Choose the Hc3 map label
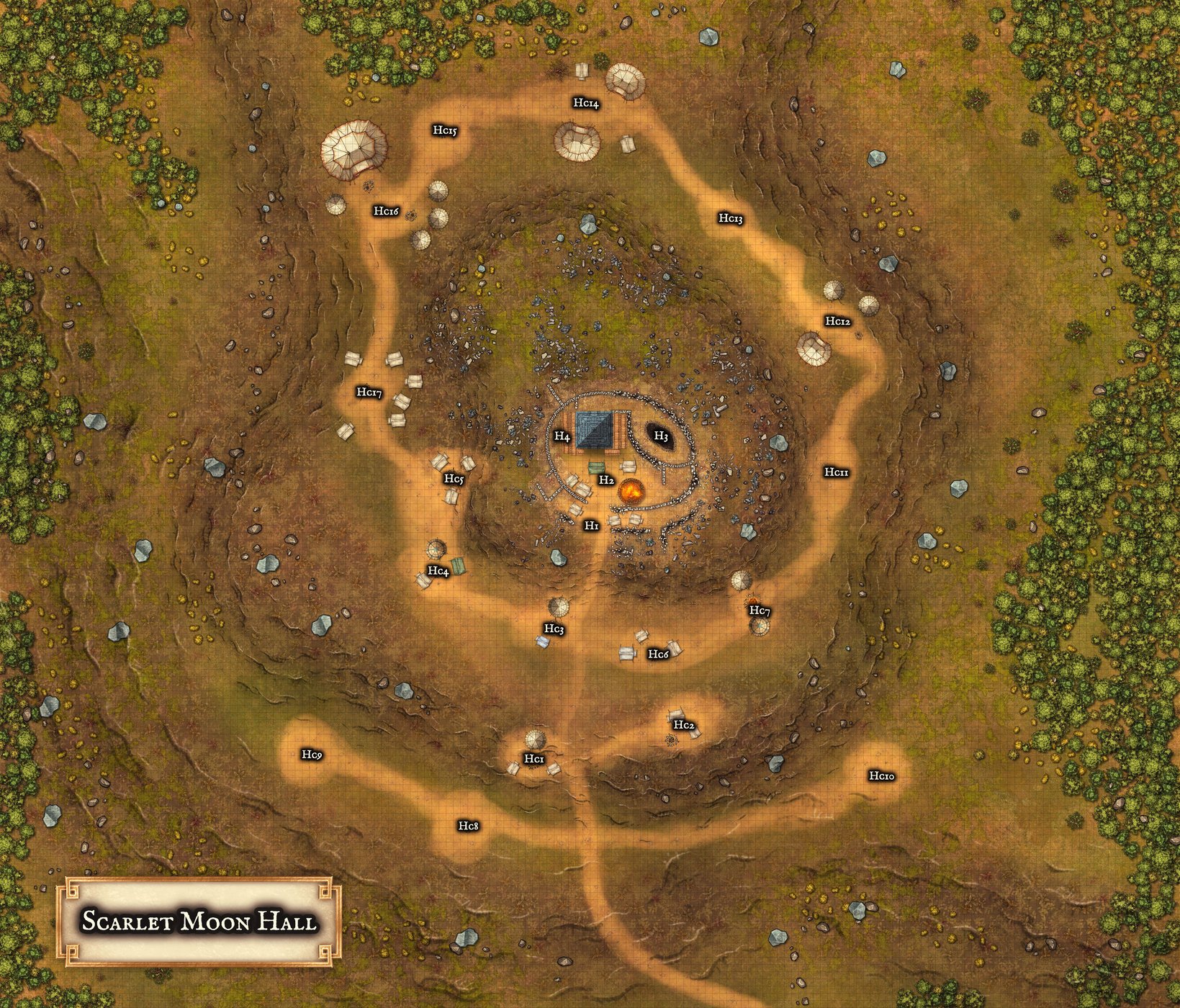1180x1008 pixels. [x=554, y=629]
